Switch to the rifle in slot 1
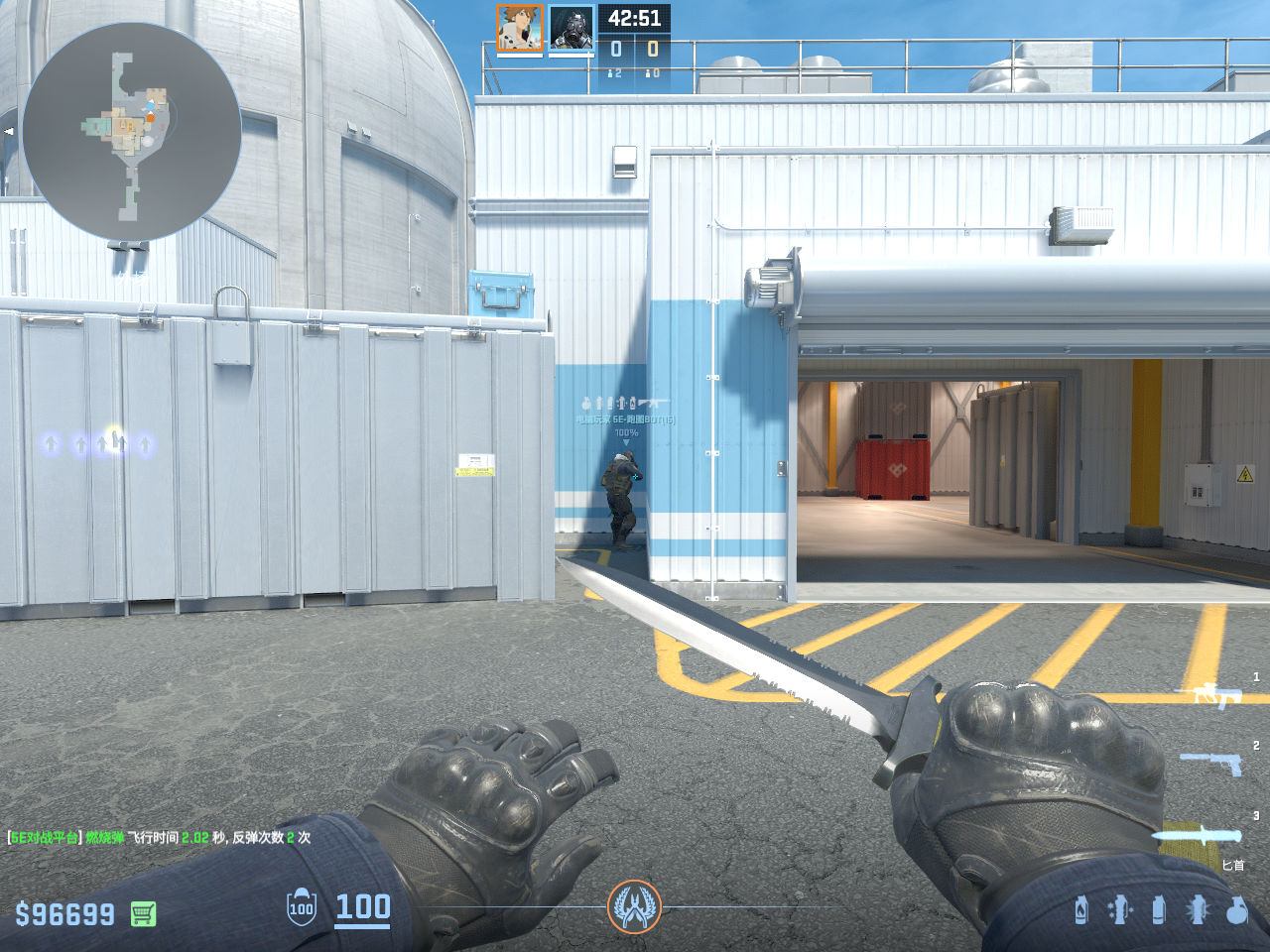The width and height of the screenshot is (1270, 952). [1208, 694]
